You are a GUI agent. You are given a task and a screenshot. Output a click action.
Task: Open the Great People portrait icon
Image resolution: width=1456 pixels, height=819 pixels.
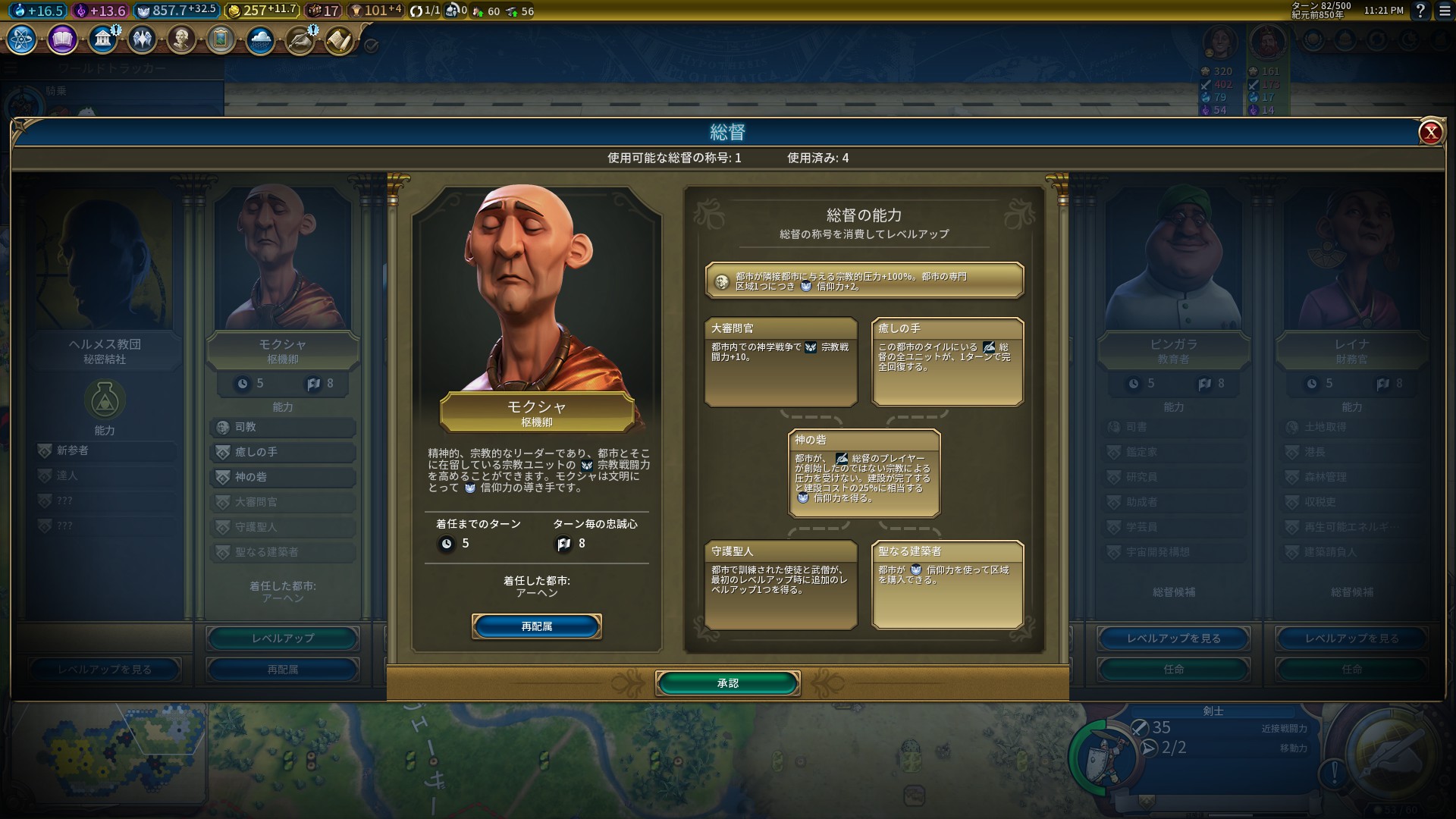click(x=182, y=39)
